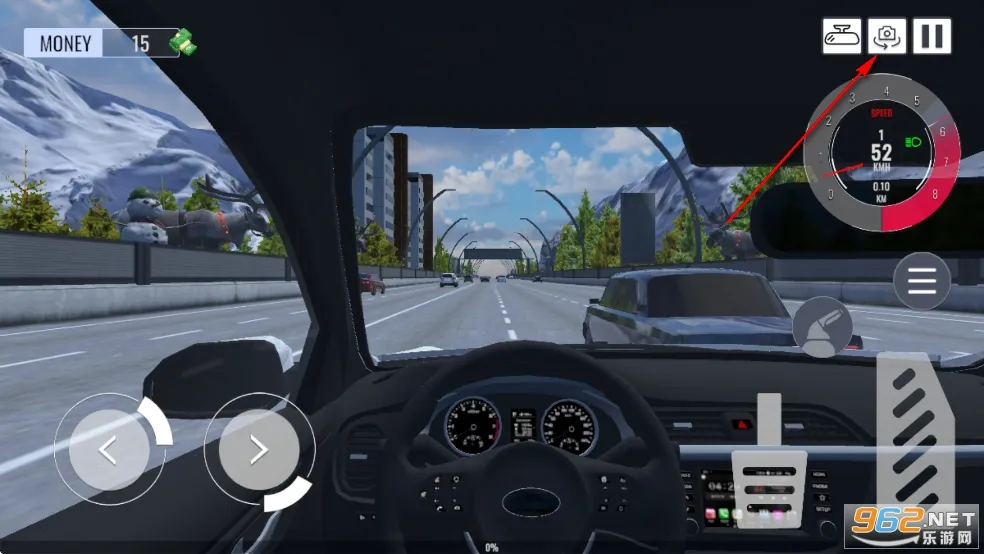The image size is (984, 554).
Task: Steer left with the left arrow button
Action: [108, 450]
